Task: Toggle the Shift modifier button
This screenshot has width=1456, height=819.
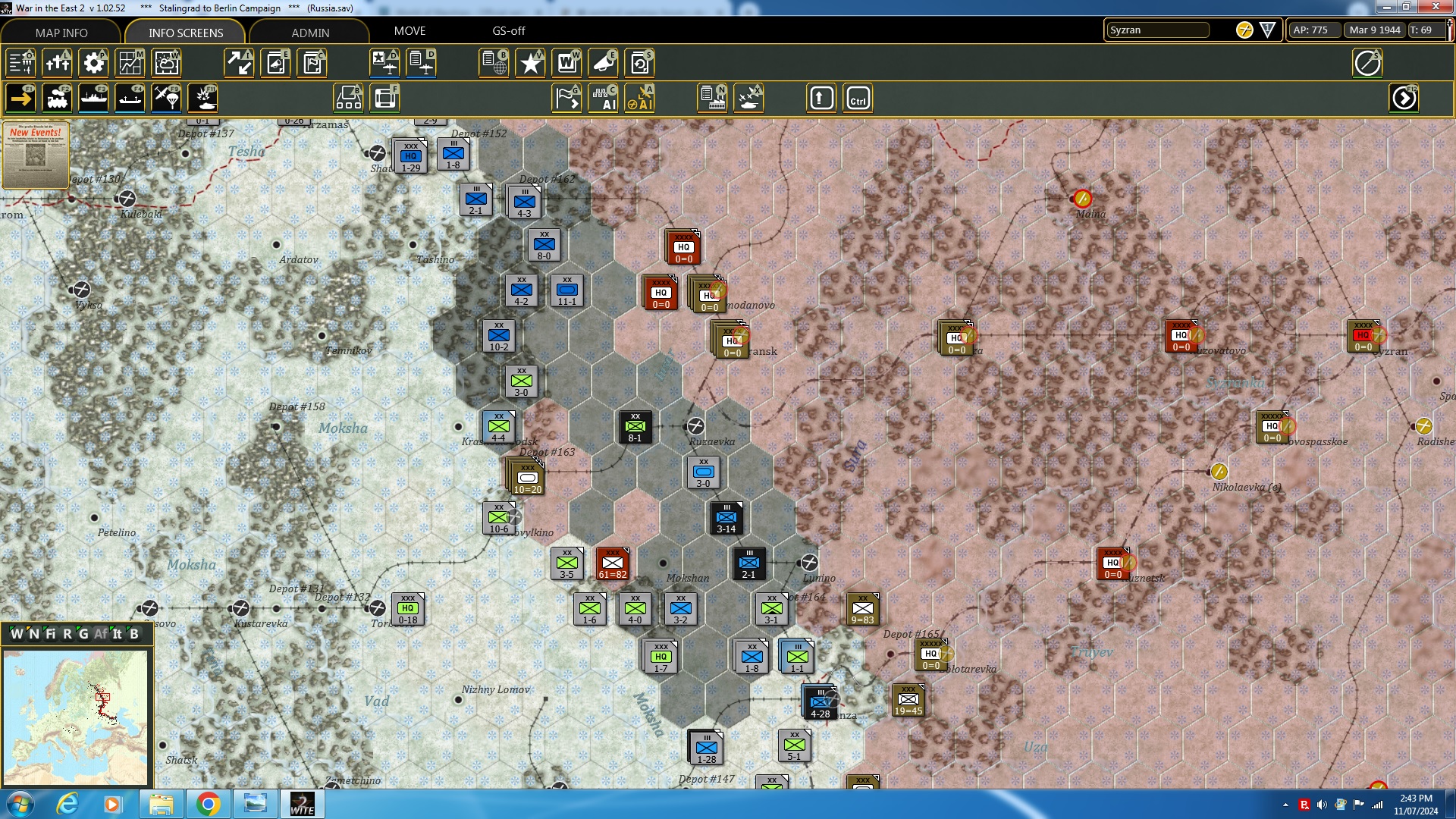Action: click(x=821, y=98)
